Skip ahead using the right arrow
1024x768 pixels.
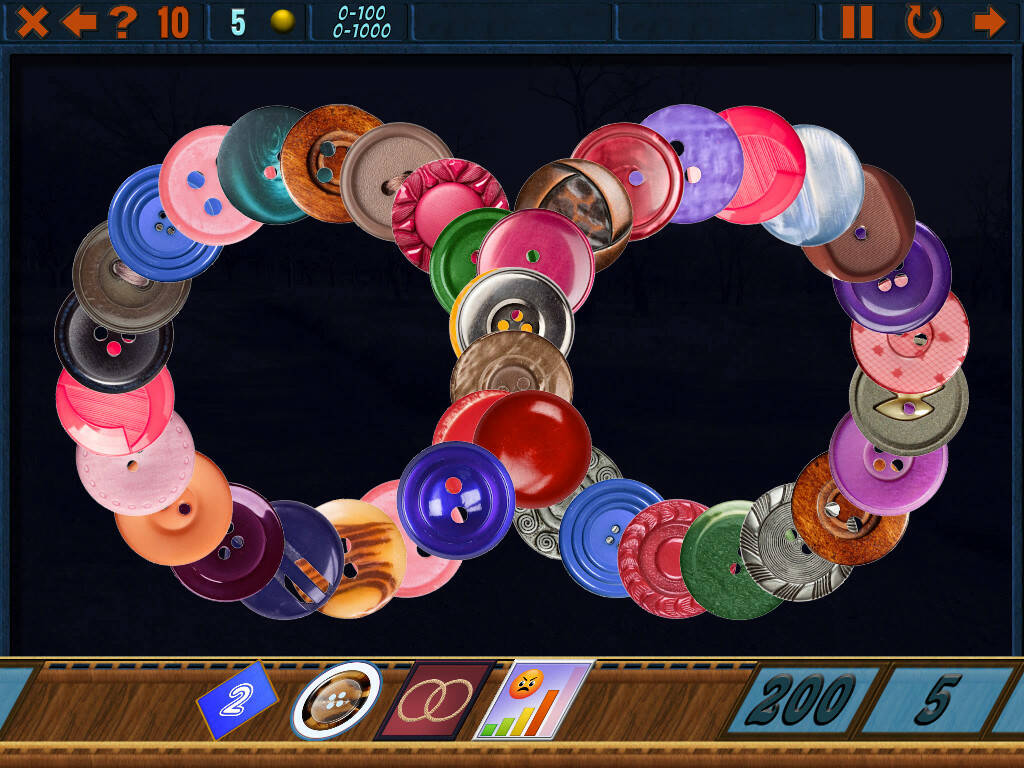(x=988, y=21)
